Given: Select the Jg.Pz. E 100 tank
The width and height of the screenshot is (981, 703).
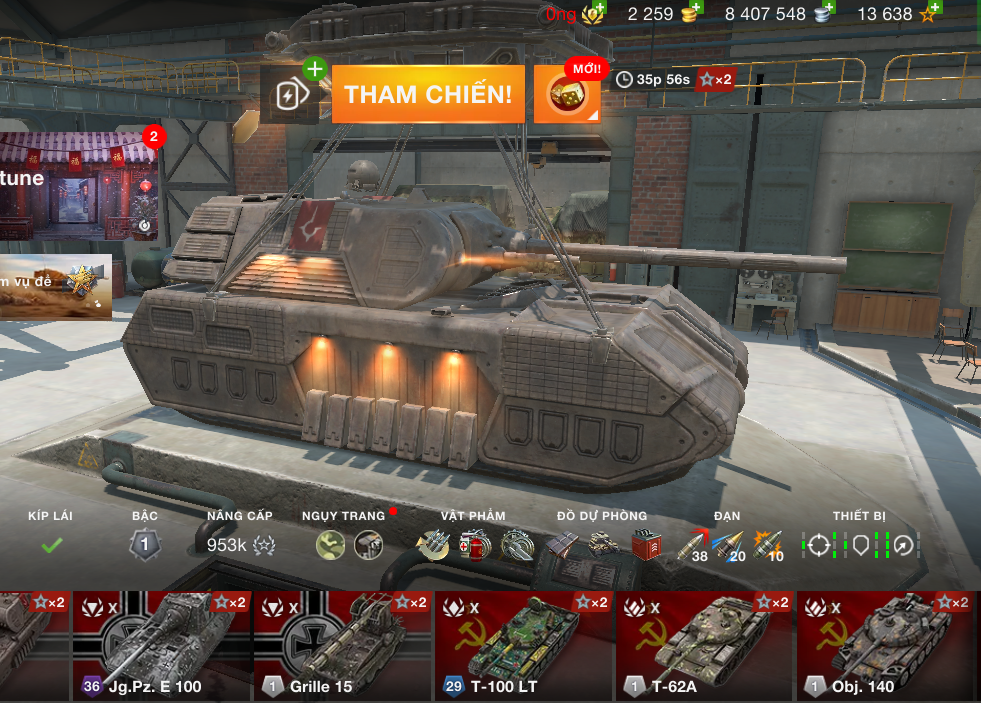Looking at the screenshot, I should 161,645.
